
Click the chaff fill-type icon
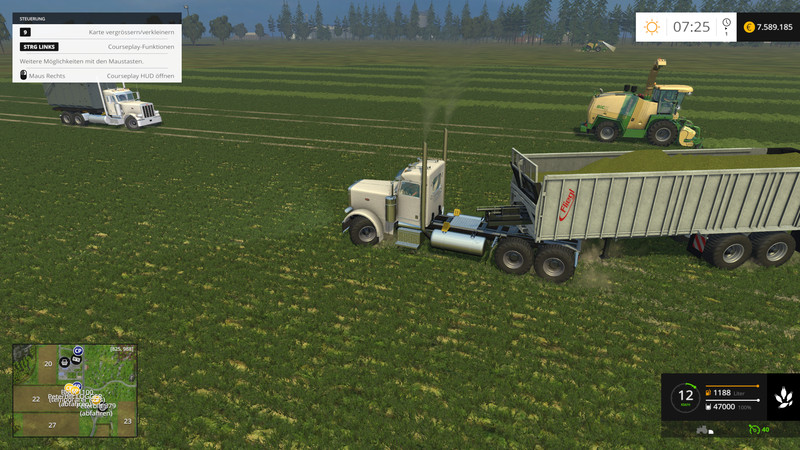point(783,395)
